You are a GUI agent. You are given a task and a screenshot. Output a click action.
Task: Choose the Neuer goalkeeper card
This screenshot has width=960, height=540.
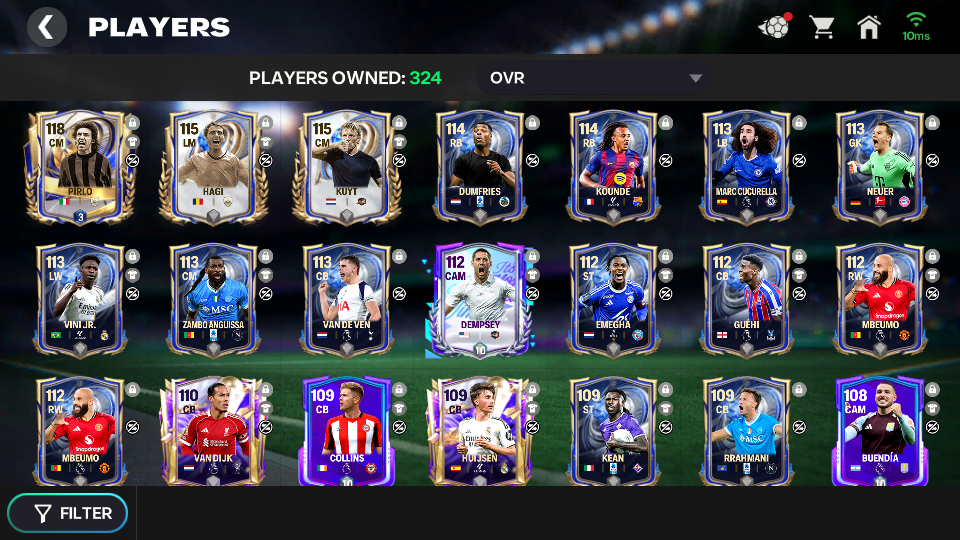click(x=880, y=166)
